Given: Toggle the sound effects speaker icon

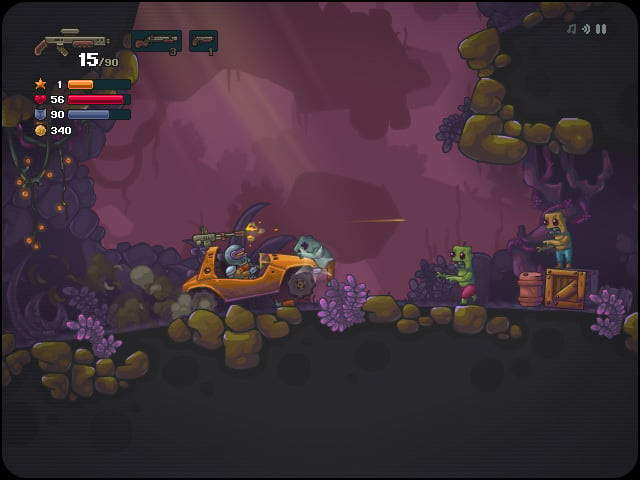Looking at the screenshot, I should (586, 29).
